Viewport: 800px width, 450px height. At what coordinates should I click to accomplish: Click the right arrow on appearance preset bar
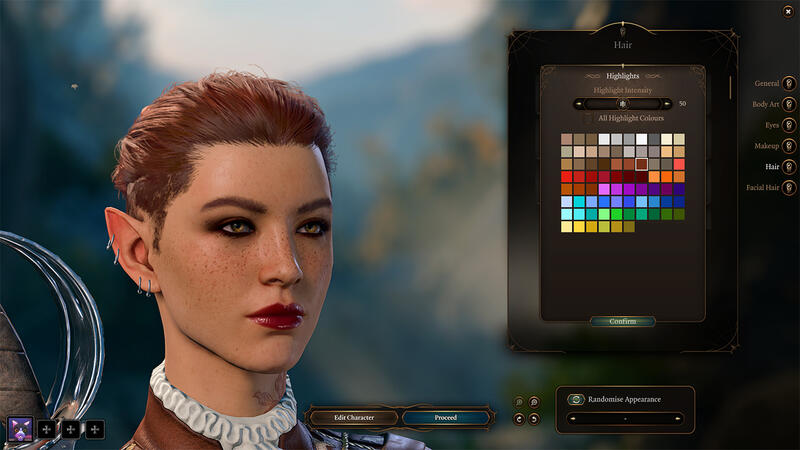(x=677, y=417)
